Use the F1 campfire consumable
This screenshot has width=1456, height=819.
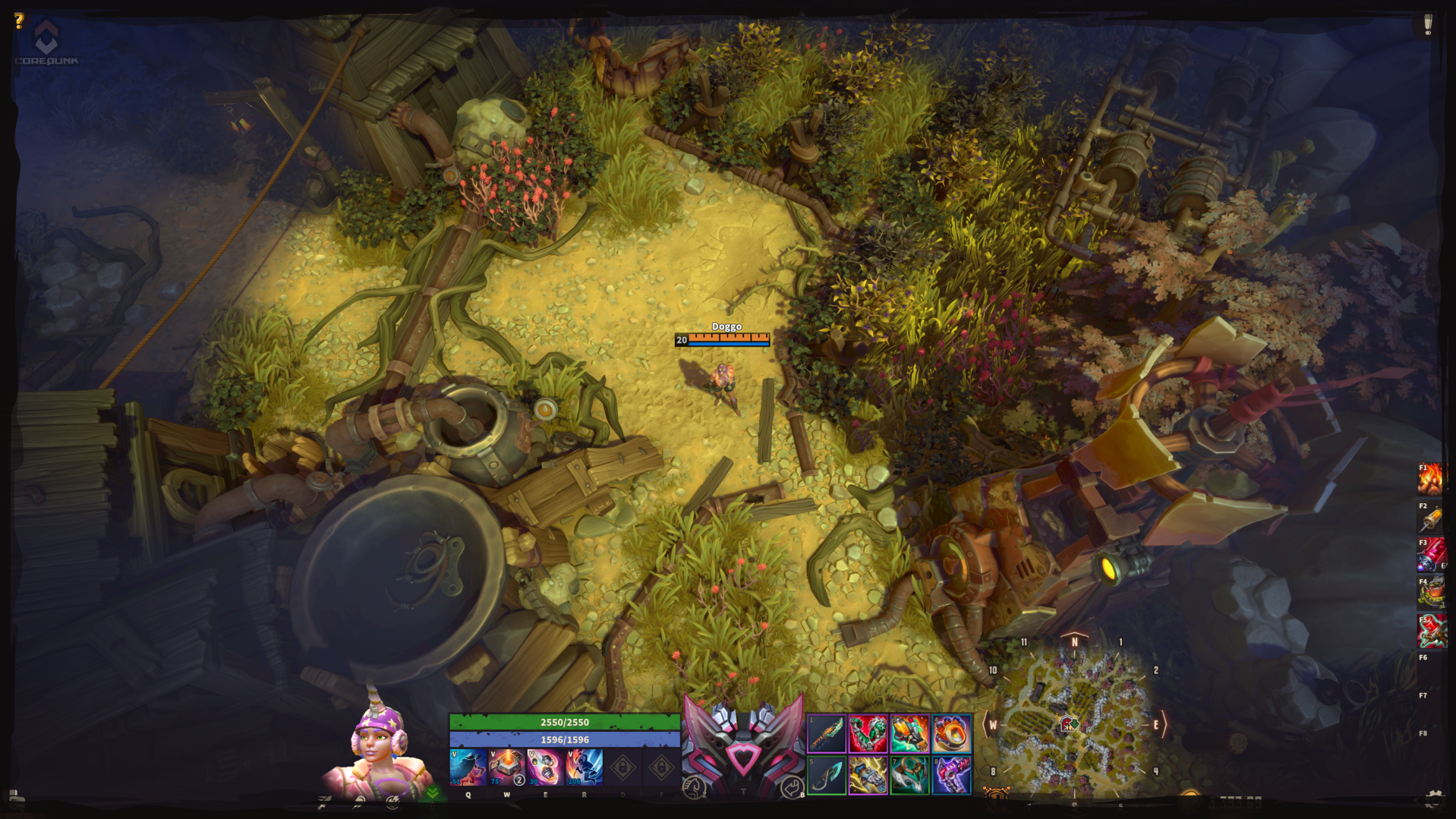[1431, 479]
